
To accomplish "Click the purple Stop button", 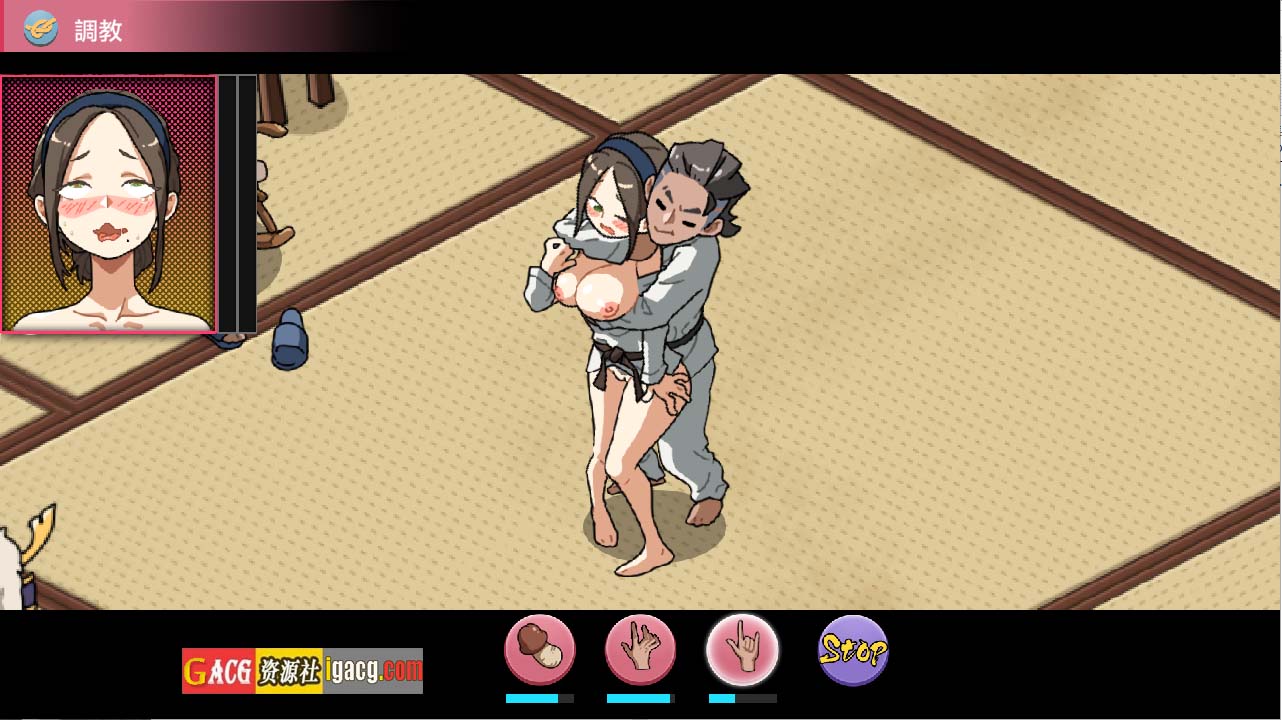I will point(853,651).
